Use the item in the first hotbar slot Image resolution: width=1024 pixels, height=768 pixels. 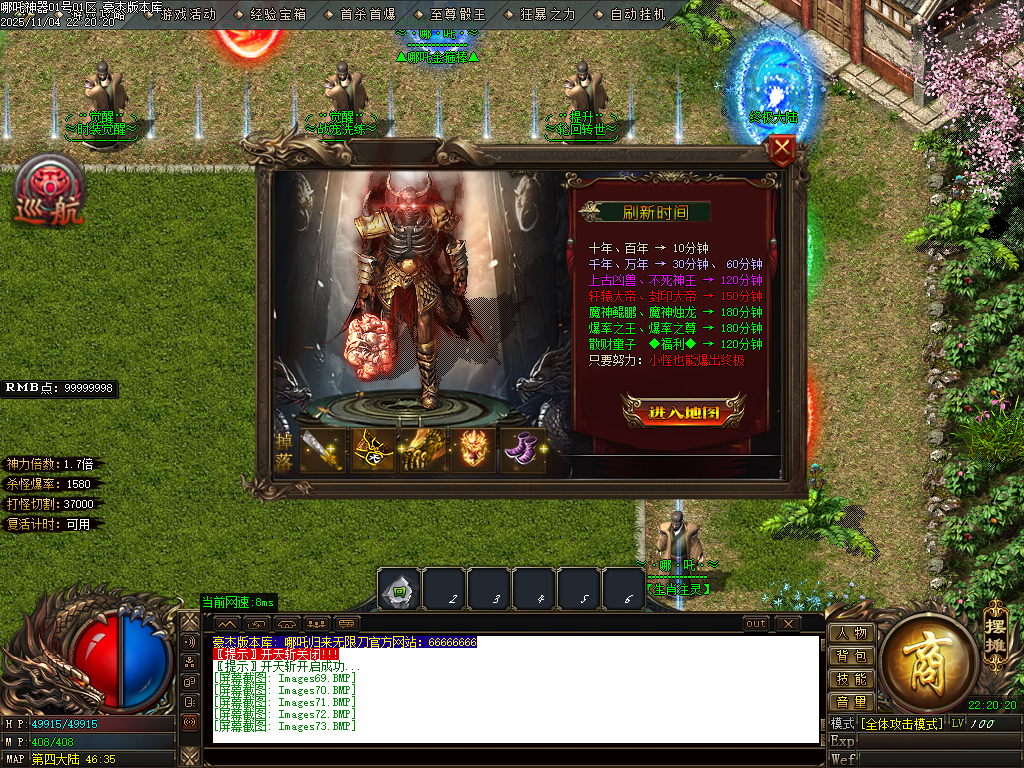pos(399,590)
